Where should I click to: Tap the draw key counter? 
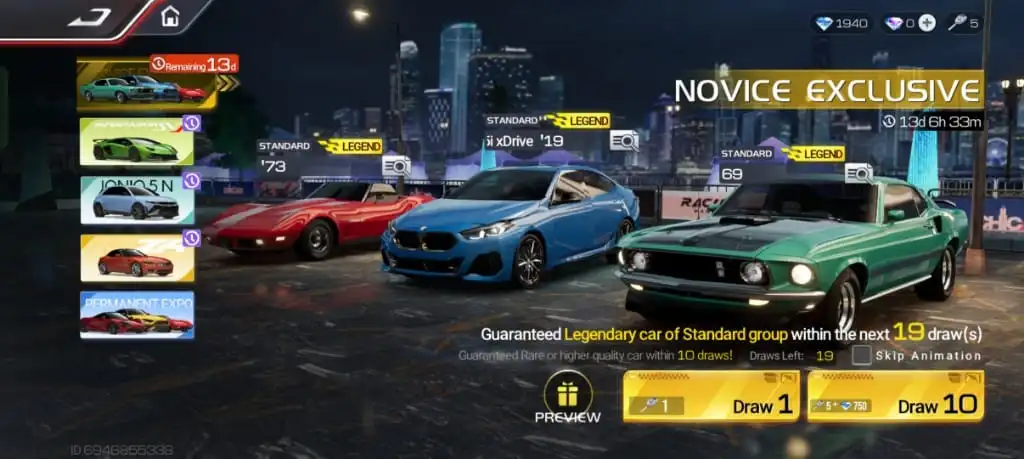click(x=965, y=23)
